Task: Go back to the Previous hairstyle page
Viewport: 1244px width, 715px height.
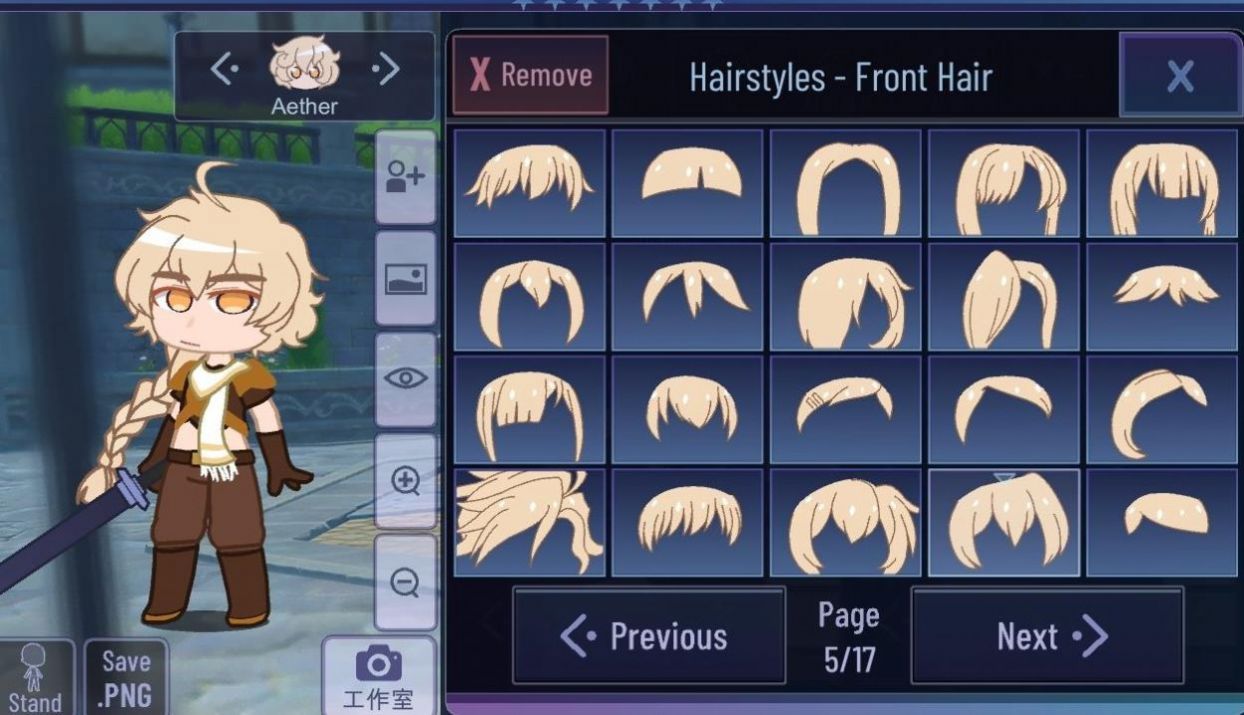Action: 648,636
